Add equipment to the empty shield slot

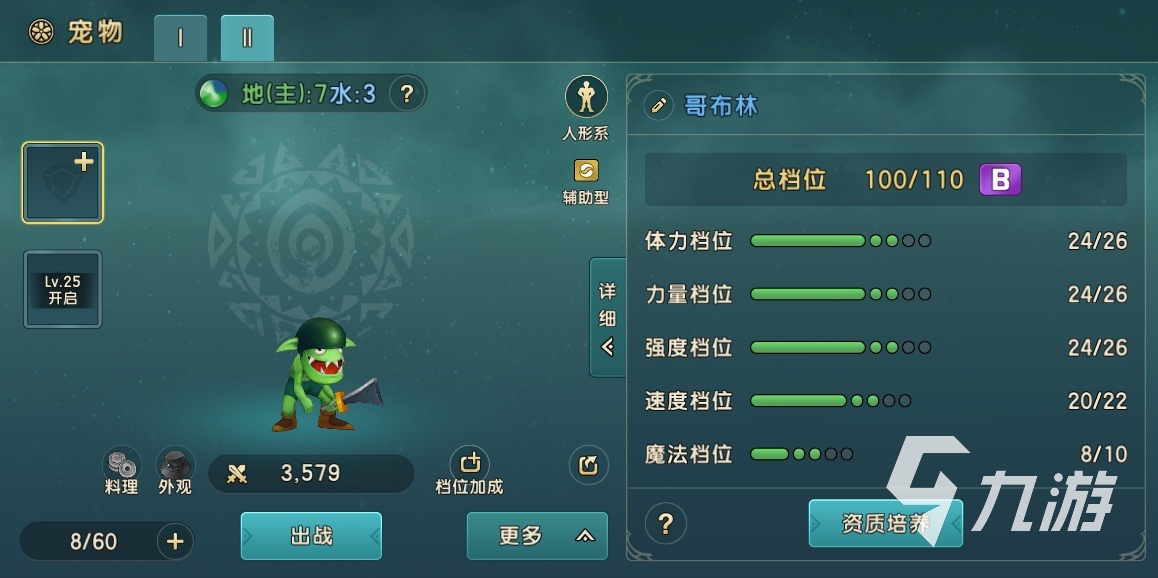click(63, 182)
